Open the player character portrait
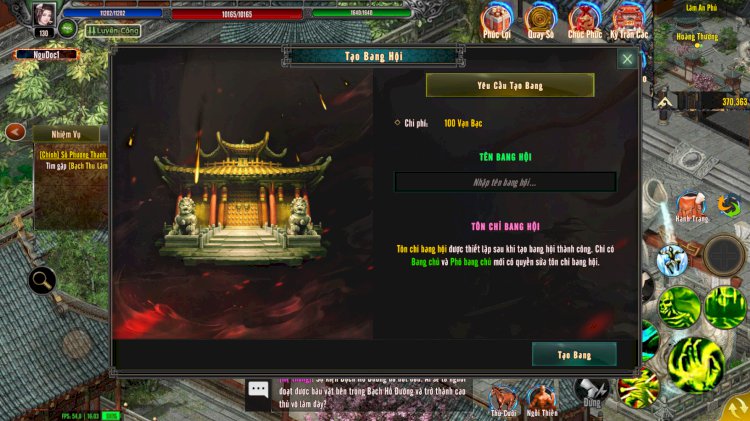Viewport: 750px width, 421px height. point(45,15)
